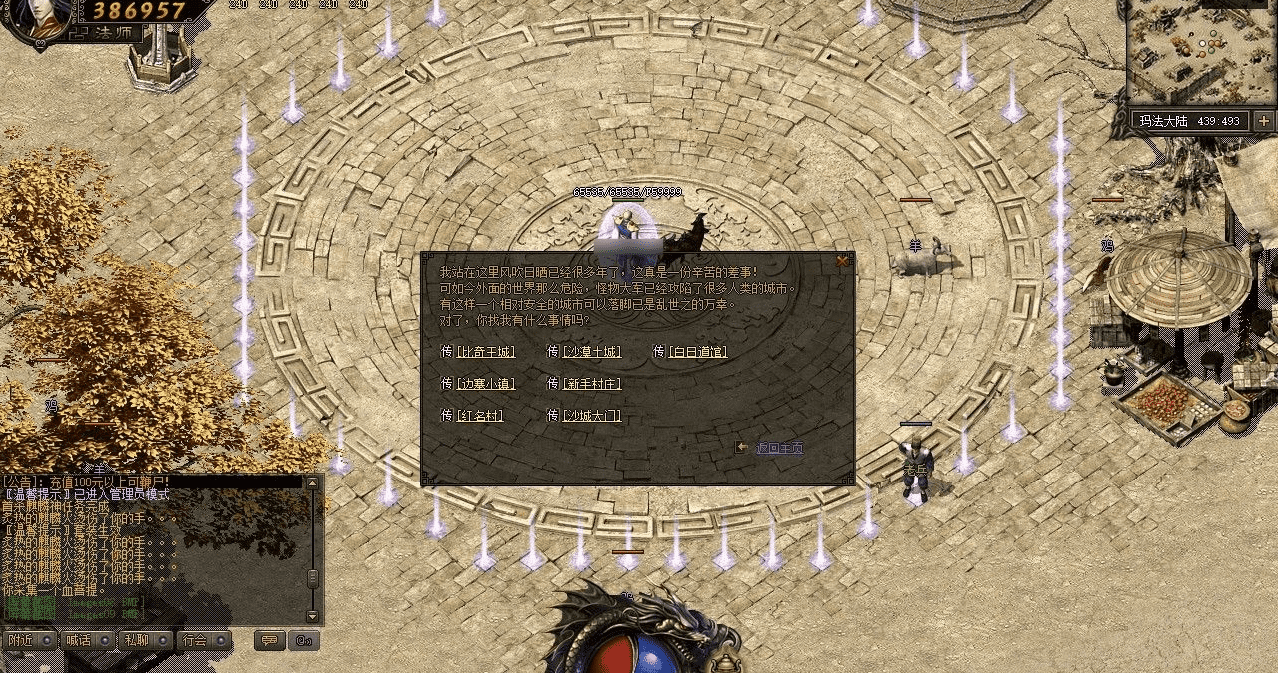Click the 返回主页 link in the dialog
The width and height of the screenshot is (1278, 673).
(x=779, y=448)
